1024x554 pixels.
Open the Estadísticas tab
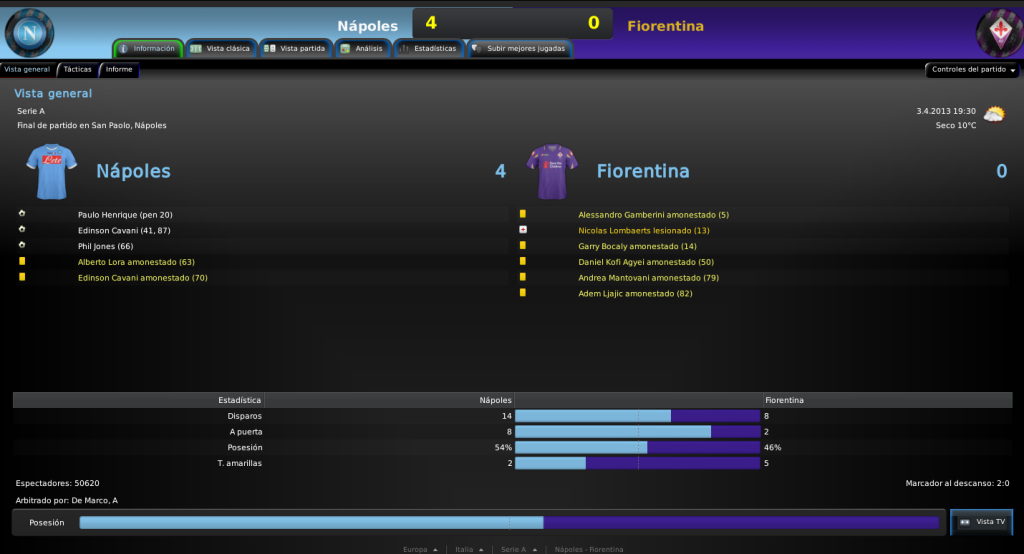pyautogui.click(x=428, y=48)
